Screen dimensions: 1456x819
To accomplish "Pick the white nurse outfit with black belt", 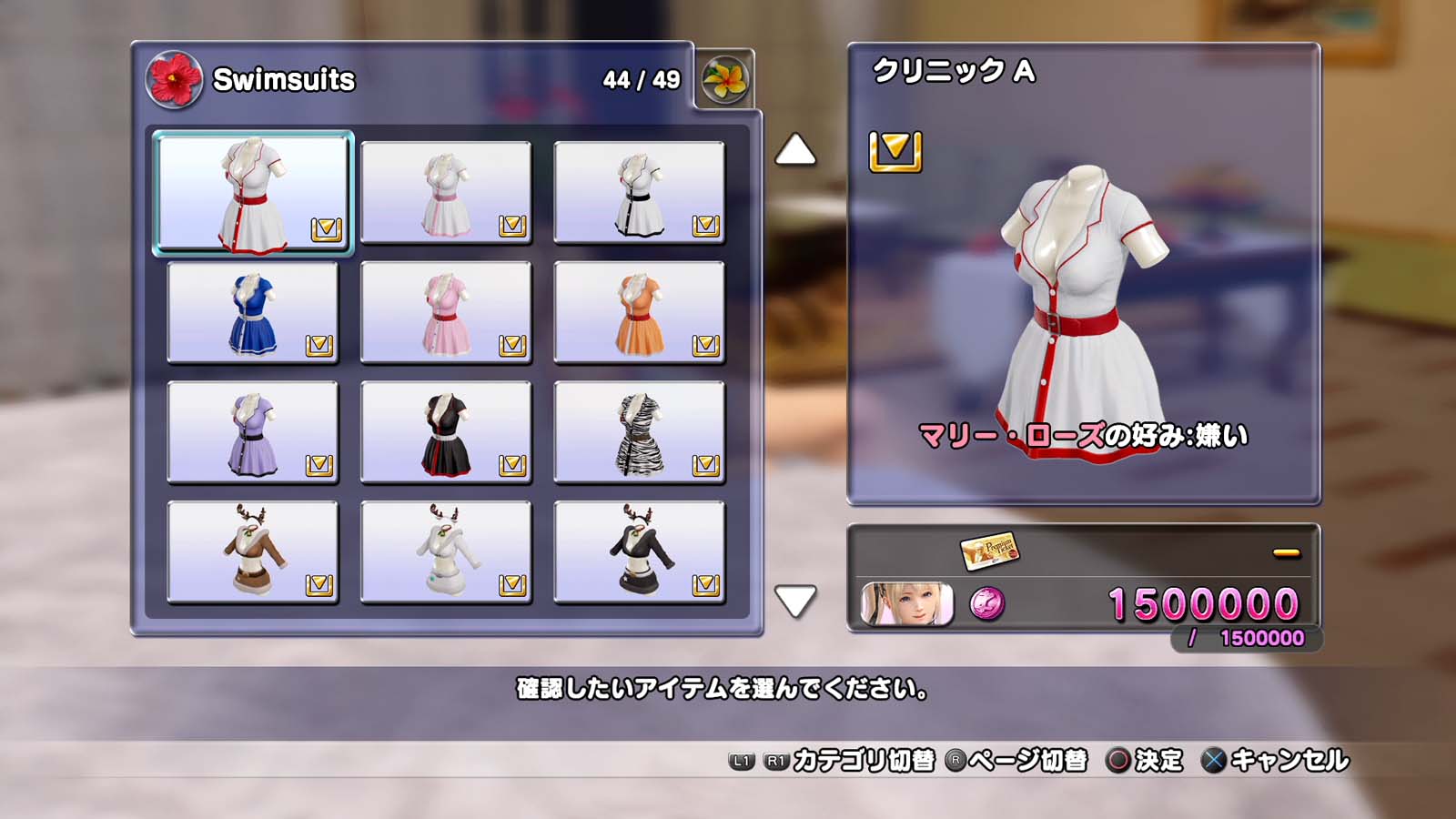I will coord(639,193).
